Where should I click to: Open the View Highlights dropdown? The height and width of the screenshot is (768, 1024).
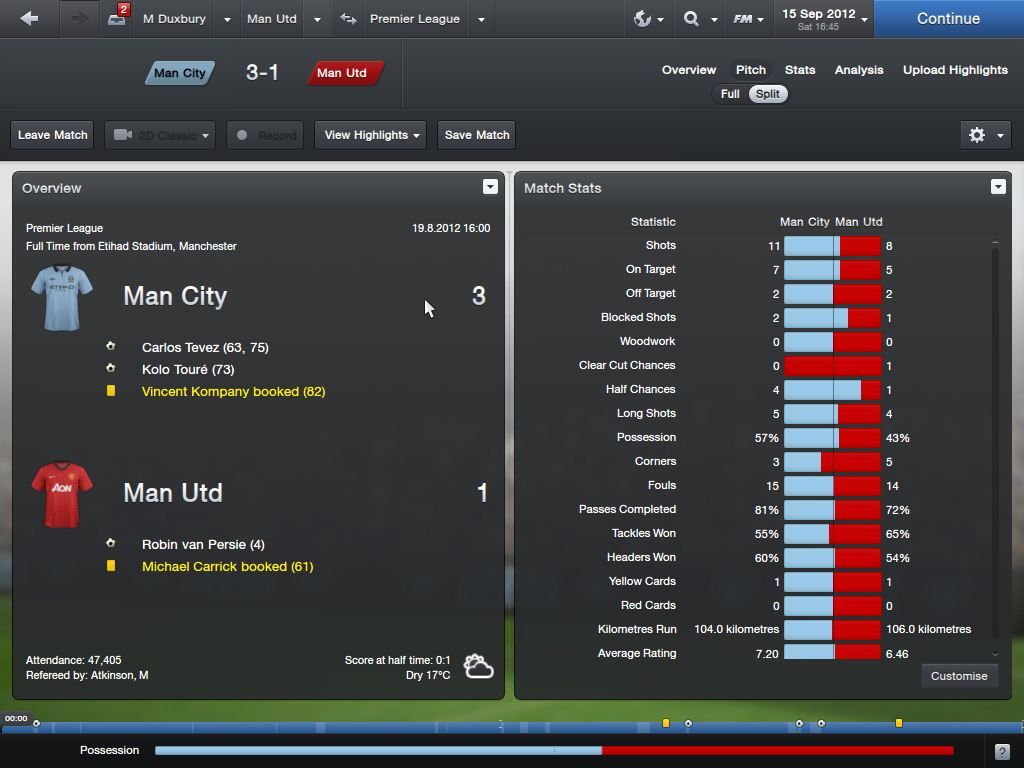(x=371, y=135)
